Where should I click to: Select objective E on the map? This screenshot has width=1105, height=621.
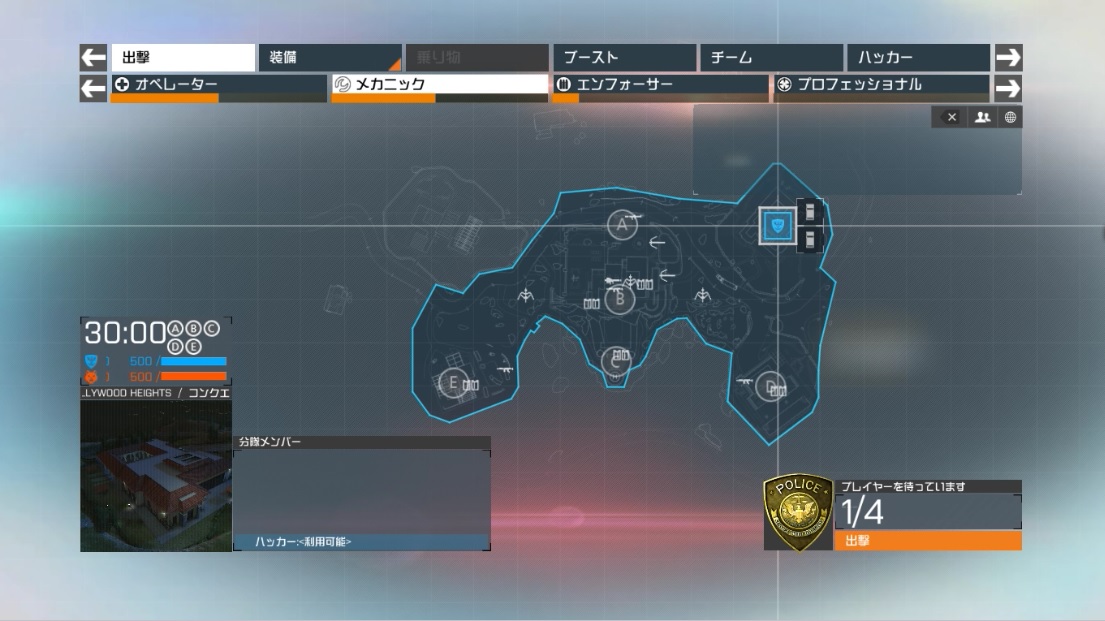coord(453,382)
